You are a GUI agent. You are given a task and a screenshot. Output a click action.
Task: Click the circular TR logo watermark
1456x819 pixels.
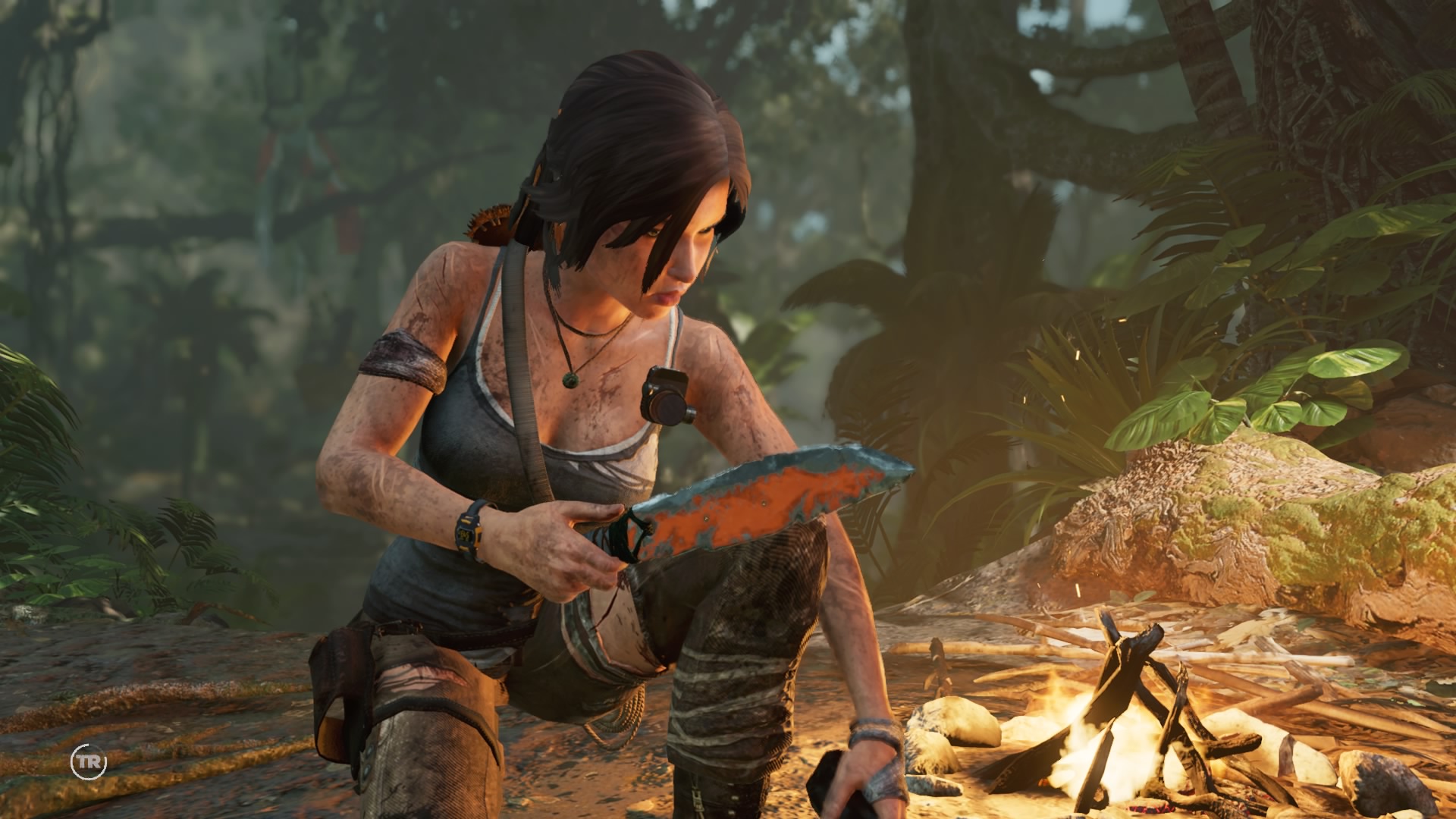click(x=89, y=761)
